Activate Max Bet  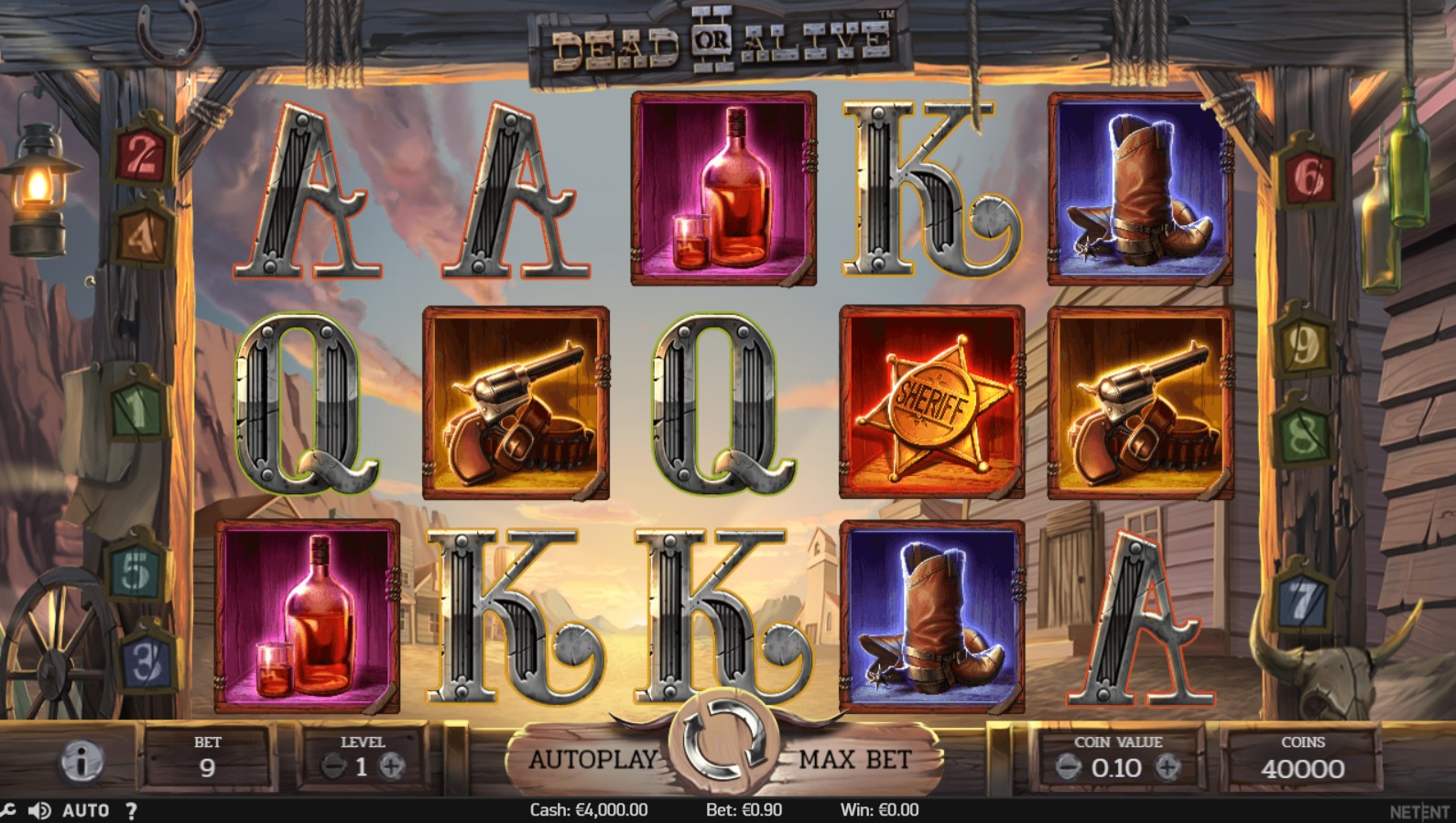click(x=854, y=759)
